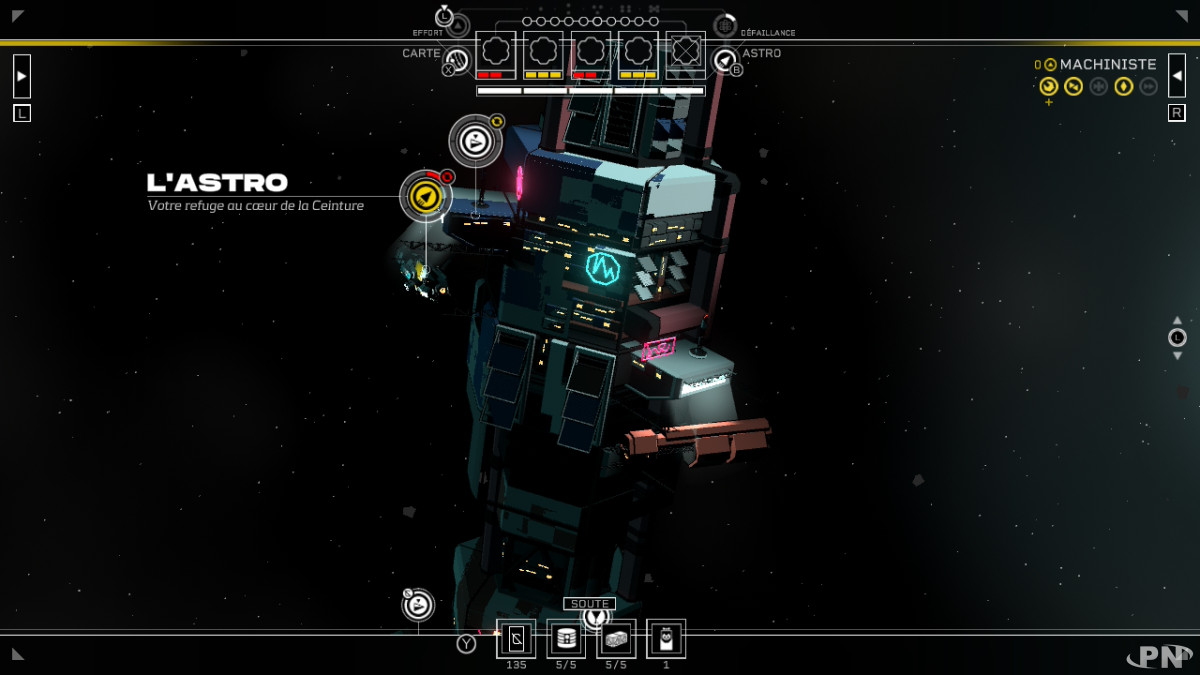Select the Astro ship button

(x=726, y=60)
